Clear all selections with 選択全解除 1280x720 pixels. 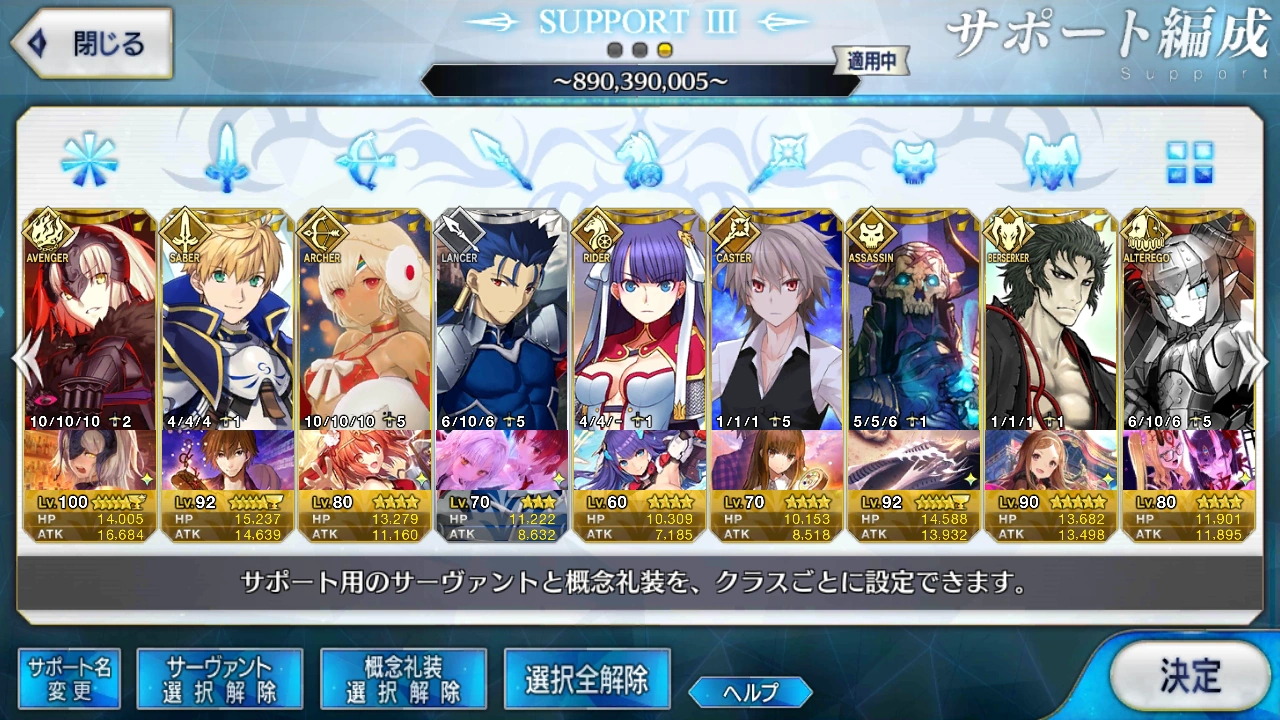click(586, 677)
